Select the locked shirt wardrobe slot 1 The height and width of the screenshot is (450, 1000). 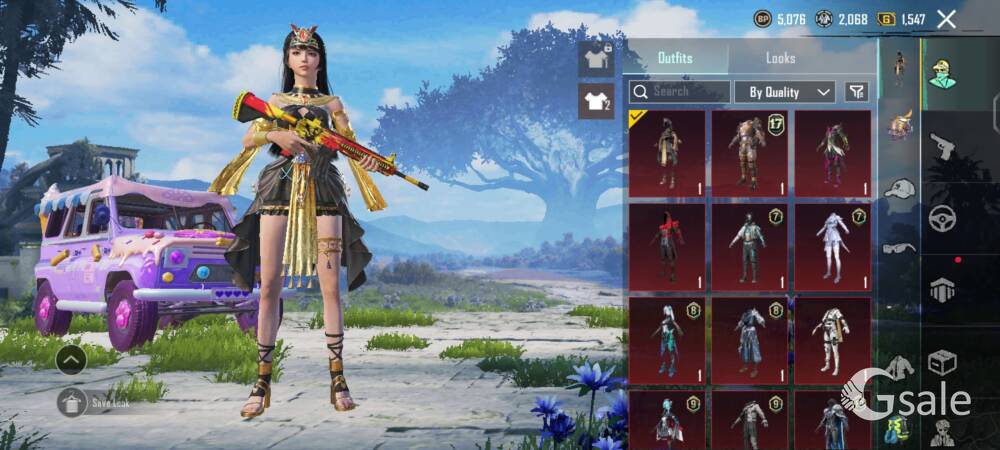point(596,59)
